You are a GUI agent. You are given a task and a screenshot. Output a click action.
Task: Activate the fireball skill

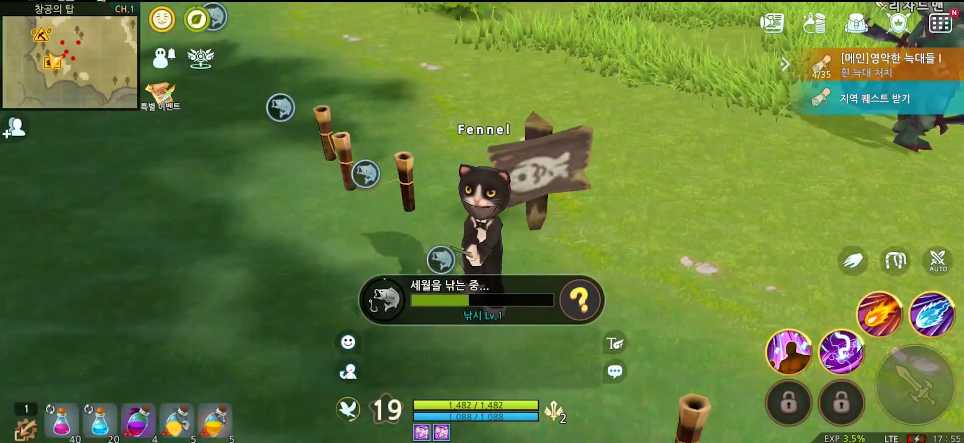tap(879, 314)
